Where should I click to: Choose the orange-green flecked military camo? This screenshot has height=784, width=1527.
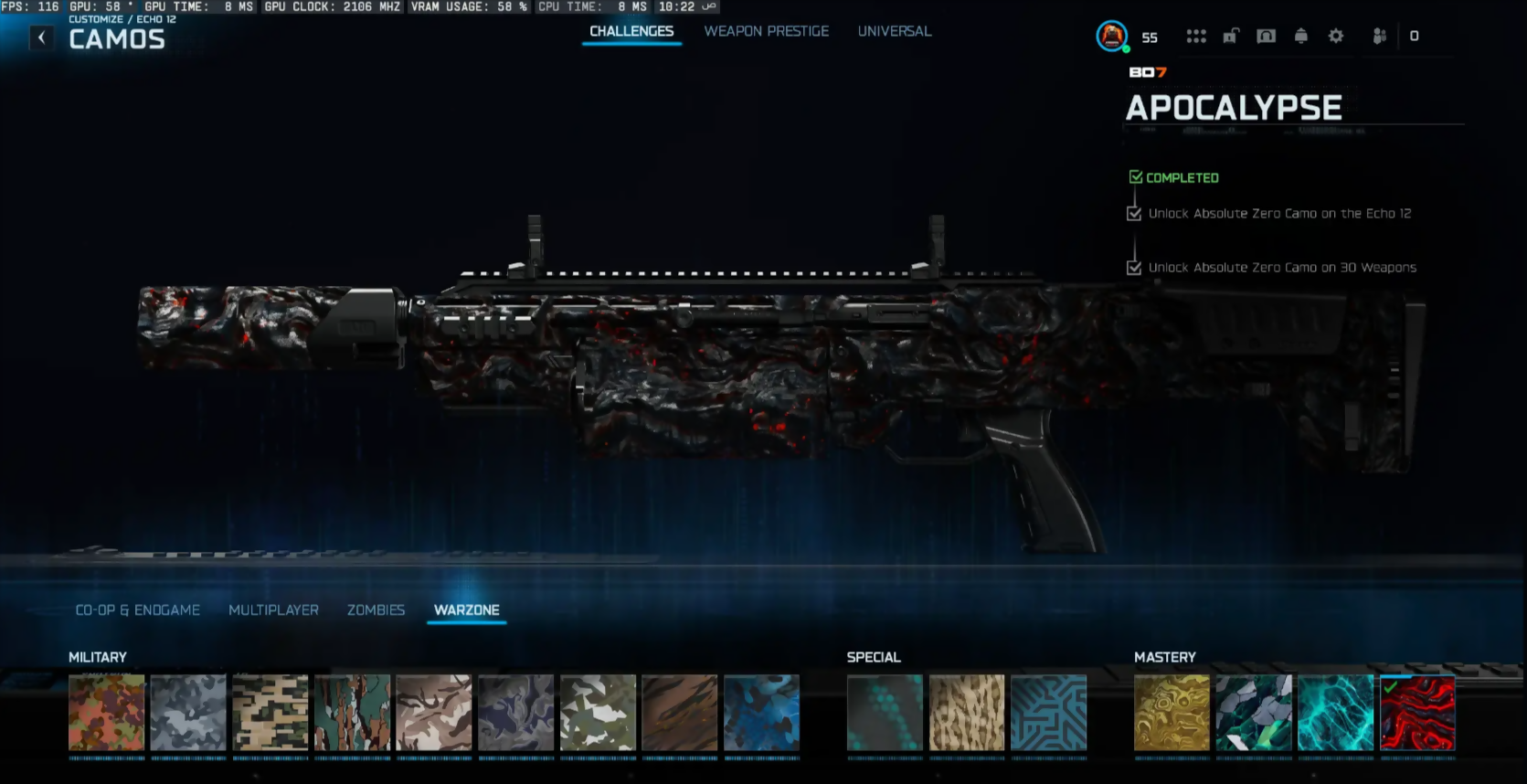click(107, 713)
